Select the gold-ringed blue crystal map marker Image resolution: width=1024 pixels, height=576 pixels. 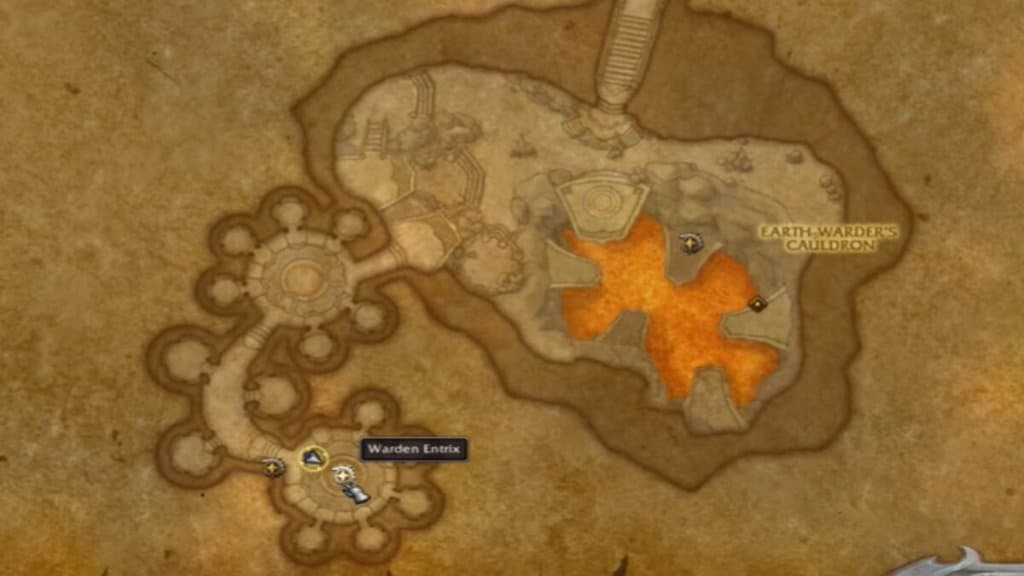[x=314, y=459]
